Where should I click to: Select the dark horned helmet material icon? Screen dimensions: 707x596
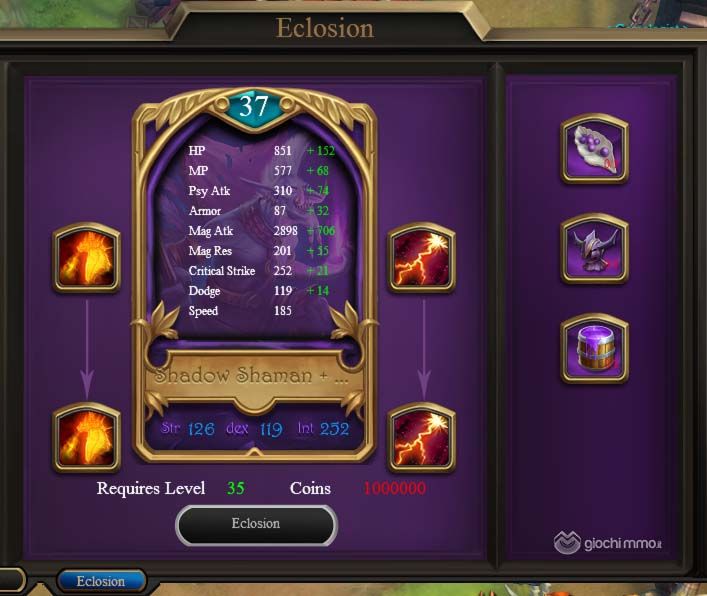(595, 248)
